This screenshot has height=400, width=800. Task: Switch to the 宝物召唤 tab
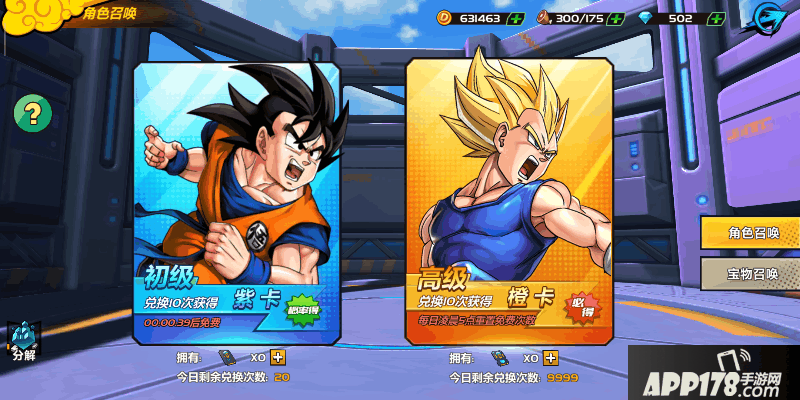coord(752,273)
